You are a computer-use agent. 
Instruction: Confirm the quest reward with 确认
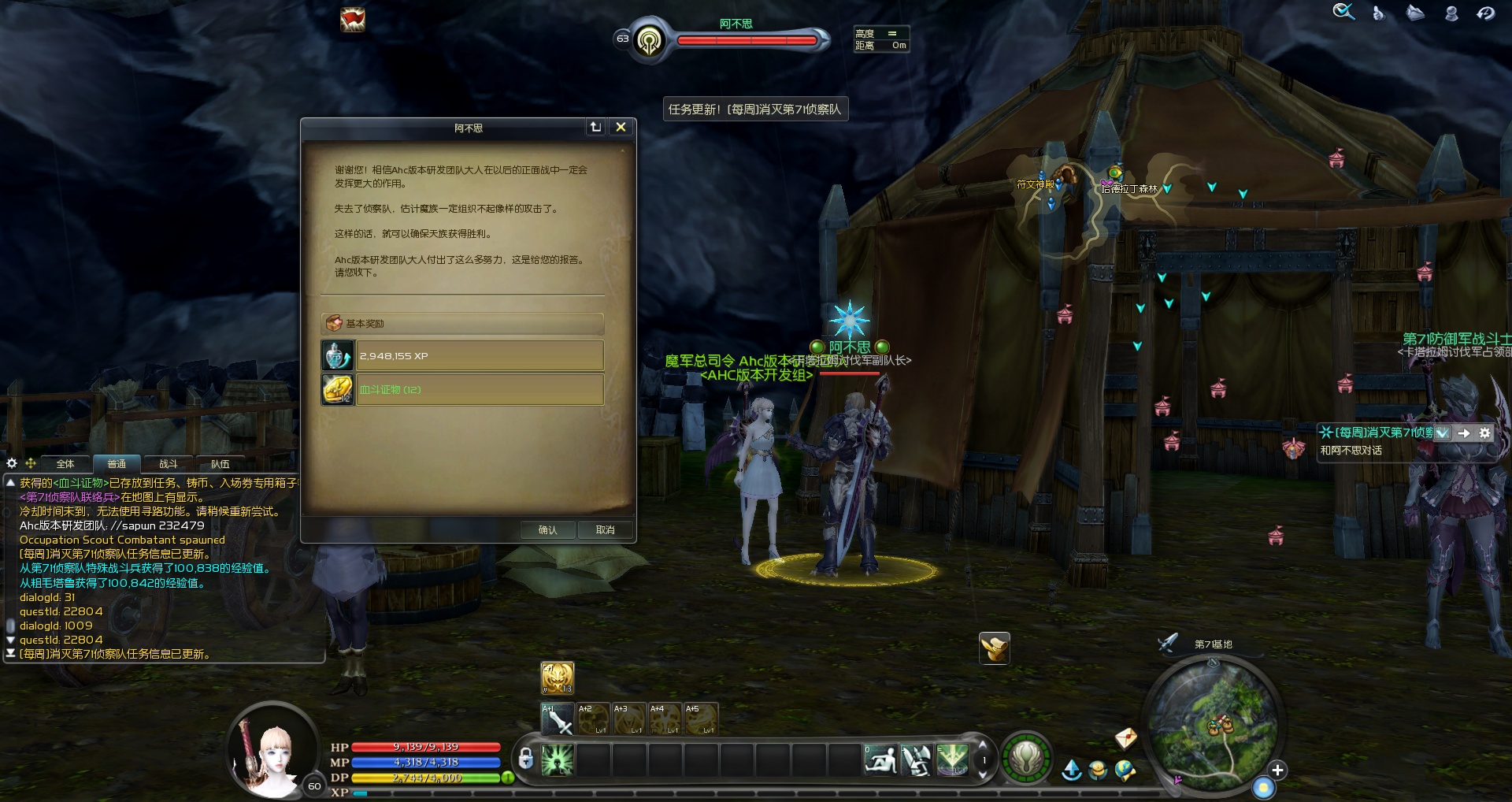[x=547, y=530]
